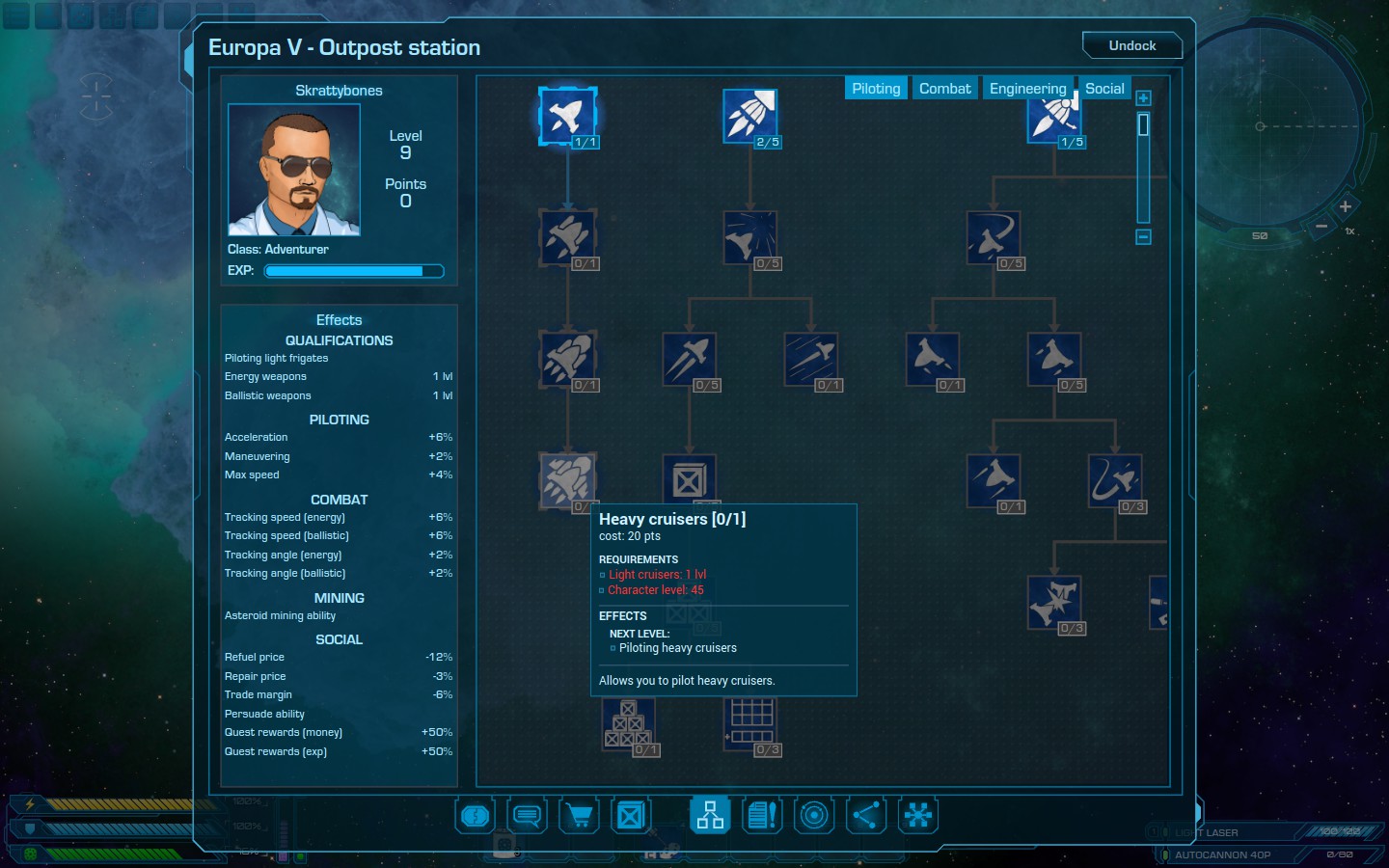Click the skill tree zoom-out minus button
The width and height of the screenshot is (1389, 868).
click(x=1143, y=236)
